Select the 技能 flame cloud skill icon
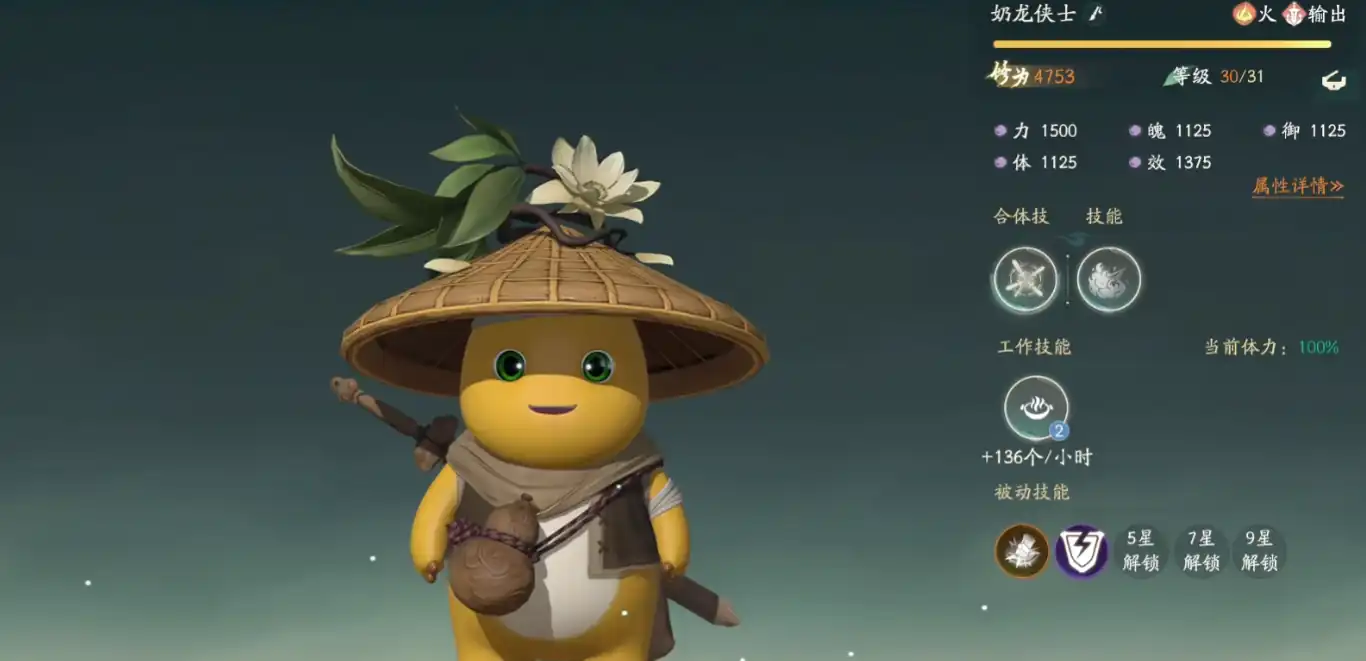Viewport: 1366px width, 661px height. (x=1108, y=279)
